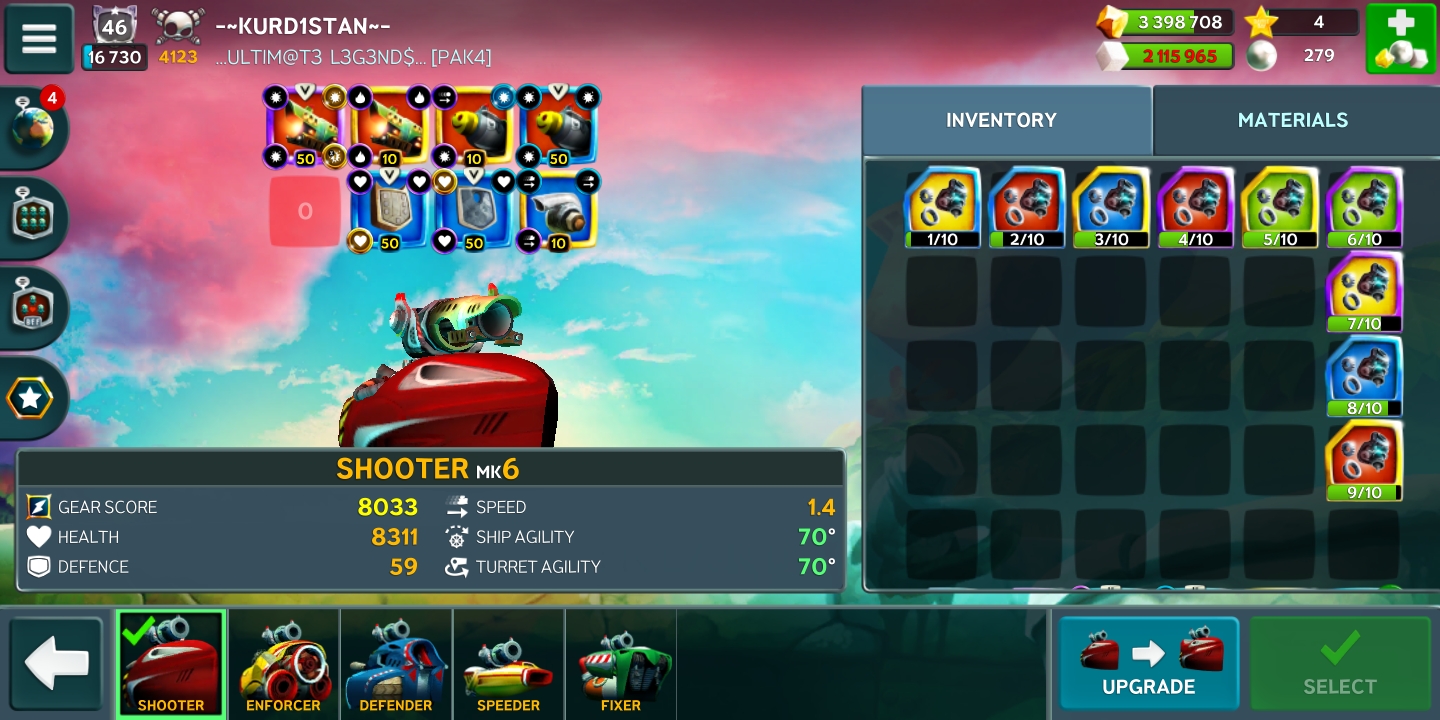Screen dimensions: 1440x720
Task: Choose the Enforcer ship
Action: [284, 665]
